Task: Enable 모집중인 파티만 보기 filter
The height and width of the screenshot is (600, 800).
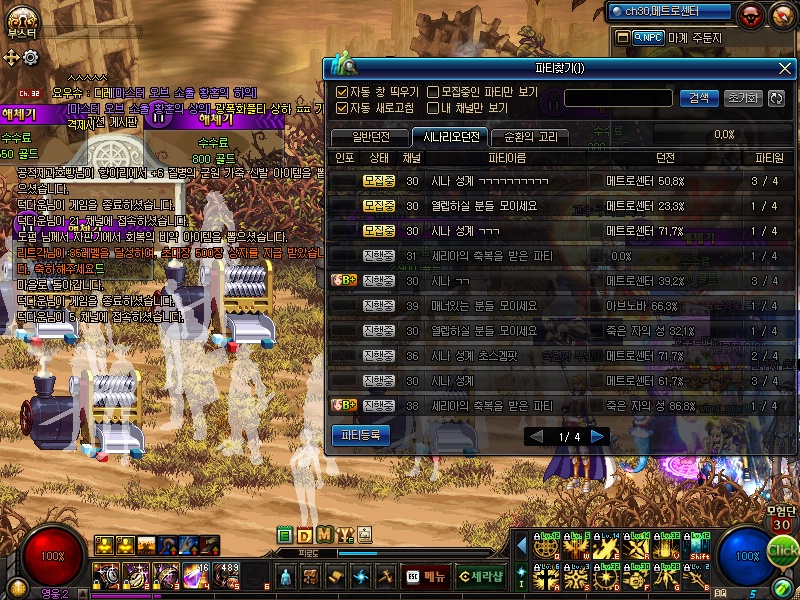Action: [433, 92]
